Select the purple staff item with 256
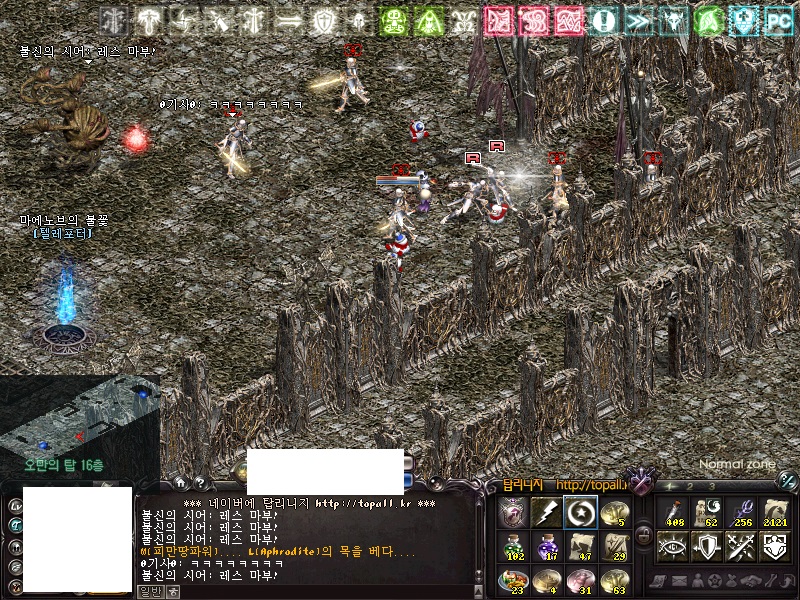Screen dimensions: 800x600 742,512
